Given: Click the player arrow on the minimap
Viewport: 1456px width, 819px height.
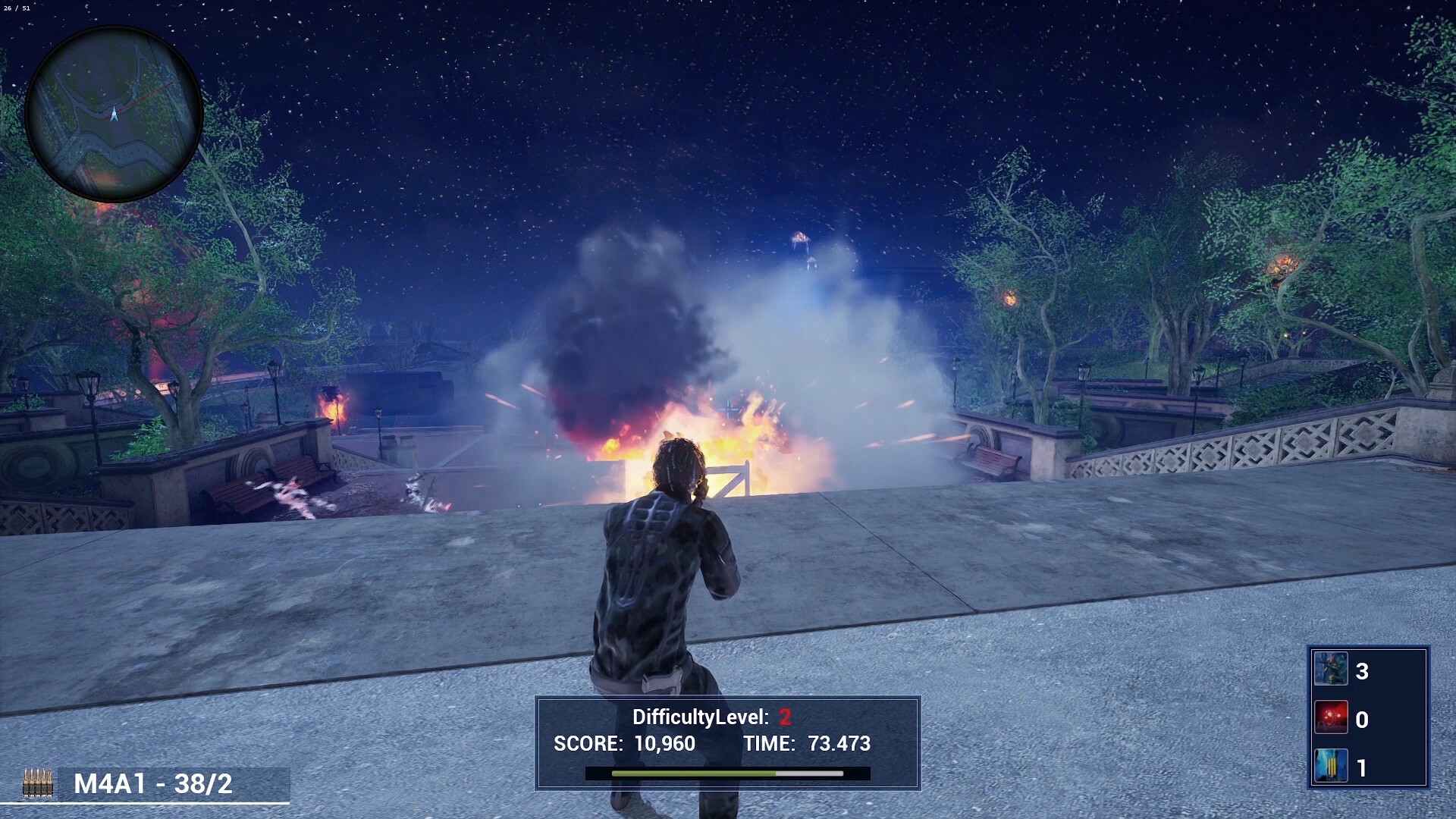Looking at the screenshot, I should [112, 111].
